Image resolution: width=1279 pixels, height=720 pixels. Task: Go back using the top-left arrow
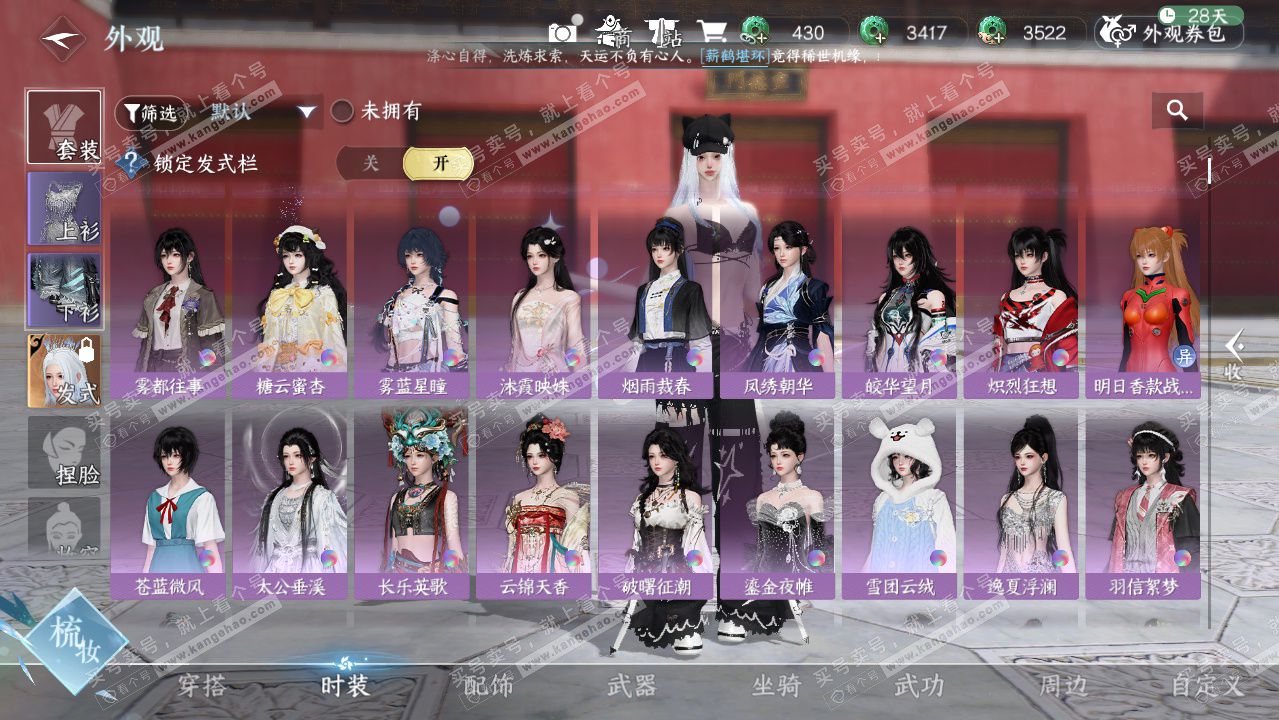pyautogui.click(x=62, y=39)
